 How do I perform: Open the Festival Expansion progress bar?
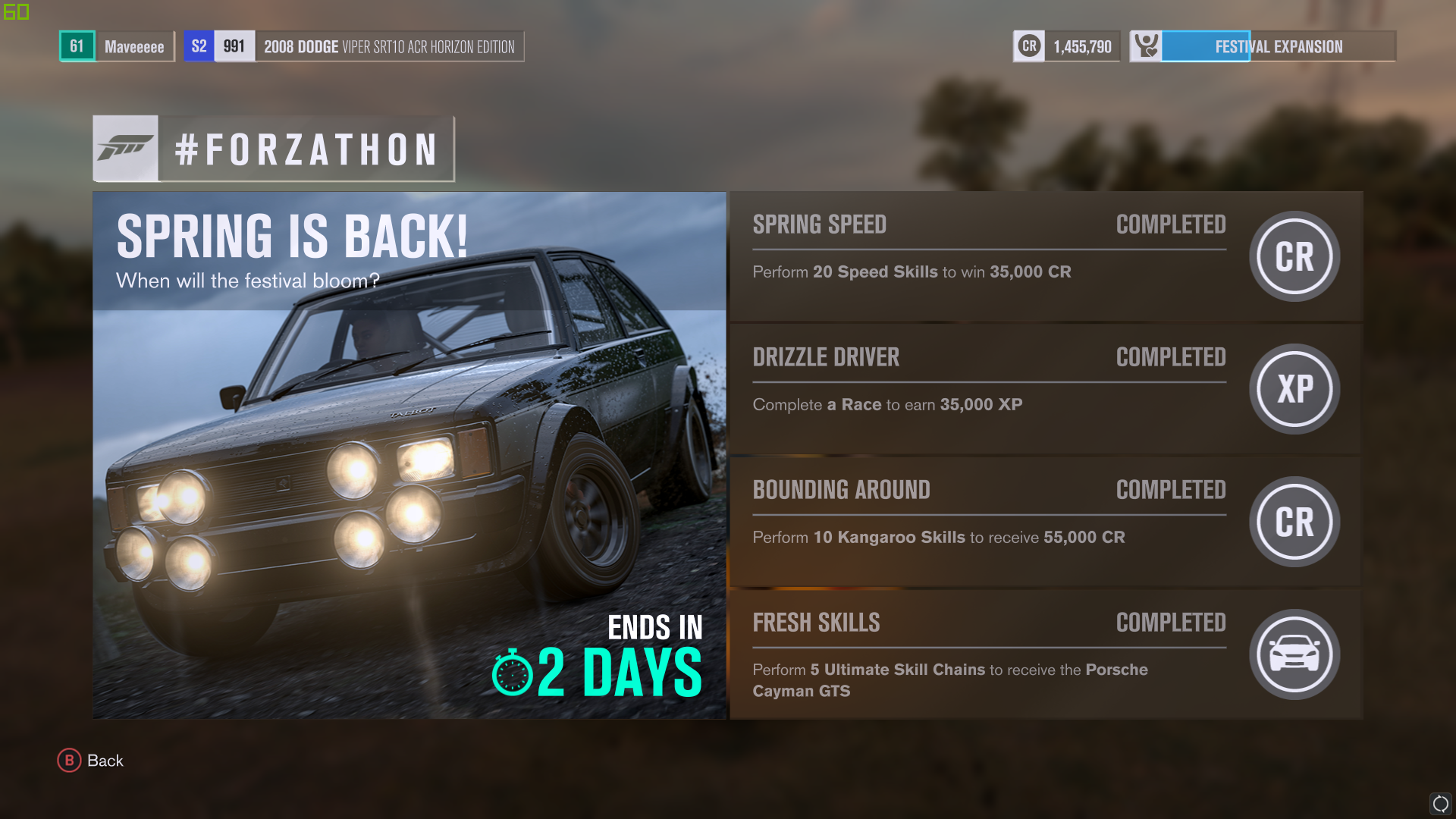(1263, 46)
